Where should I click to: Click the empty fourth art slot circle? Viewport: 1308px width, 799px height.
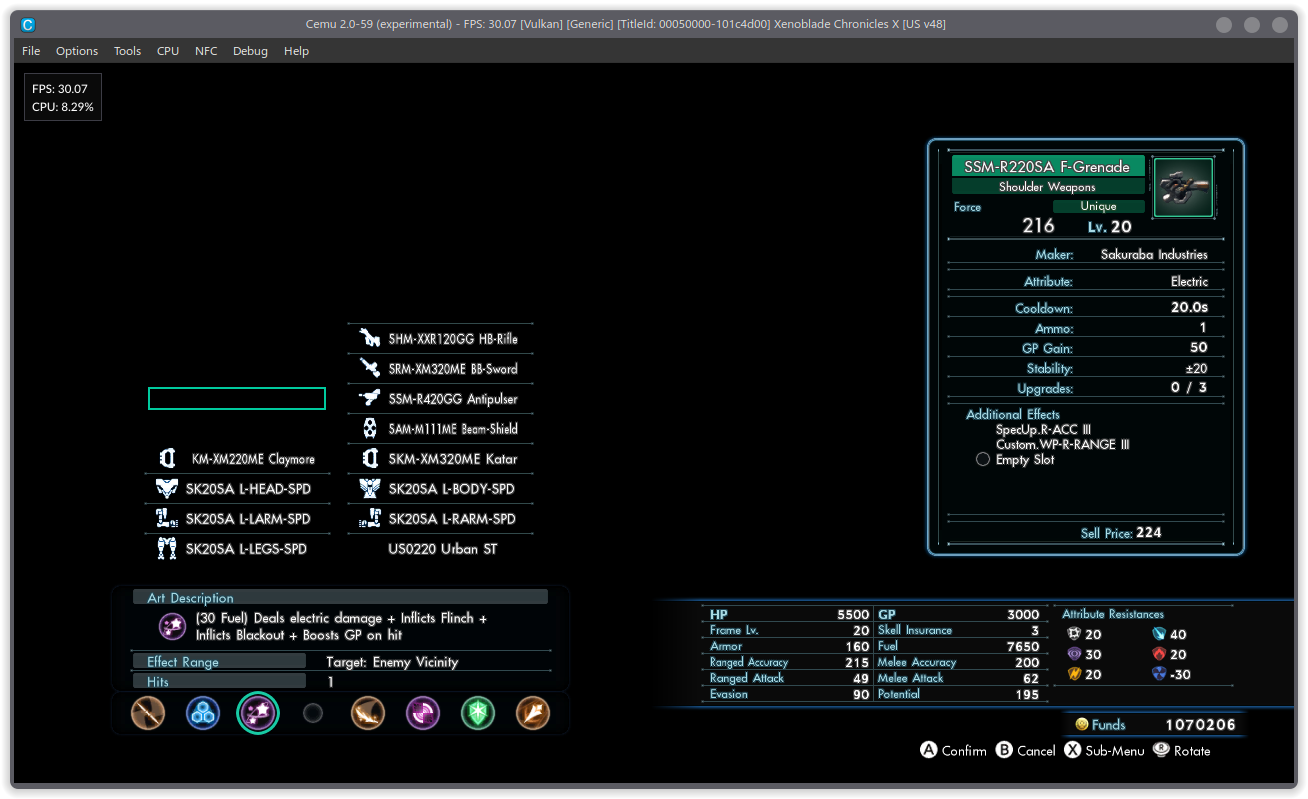[x=313, y=713]
